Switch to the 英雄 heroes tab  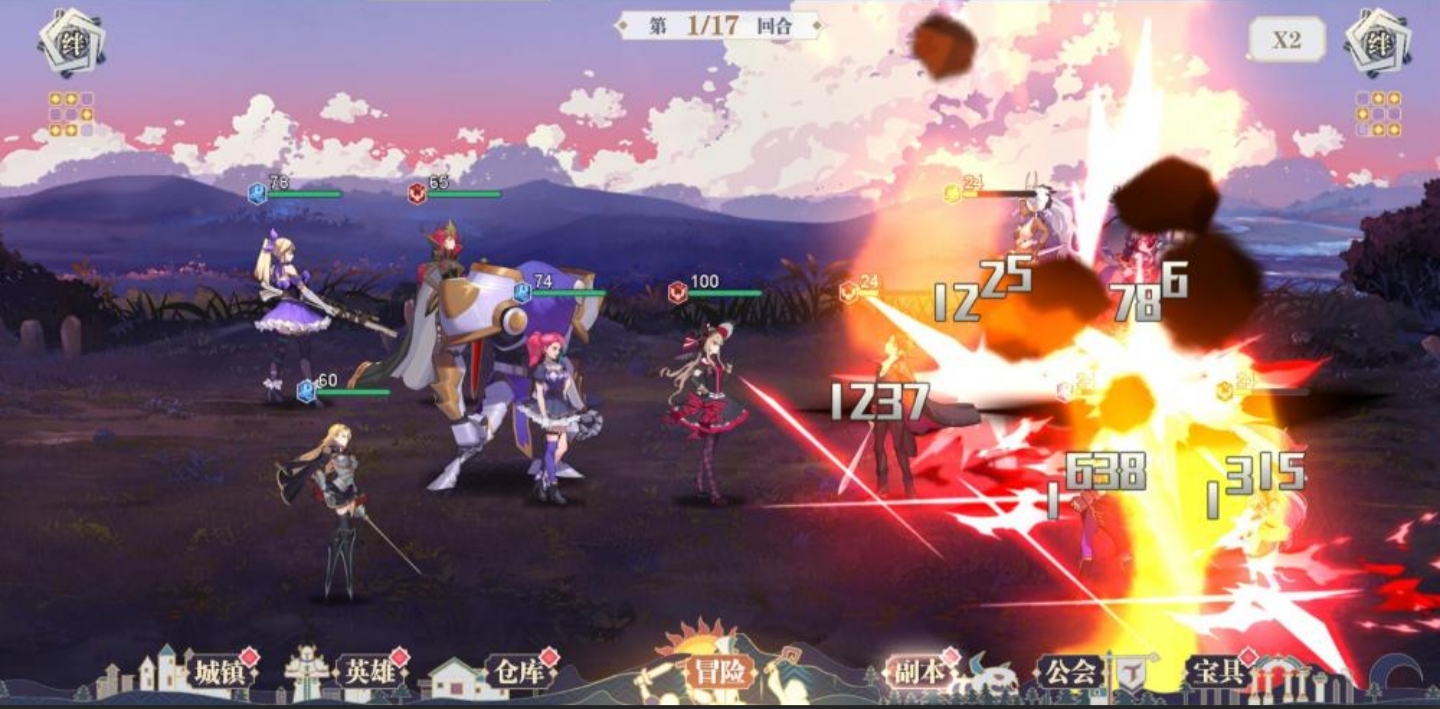[x=370, y=672]
